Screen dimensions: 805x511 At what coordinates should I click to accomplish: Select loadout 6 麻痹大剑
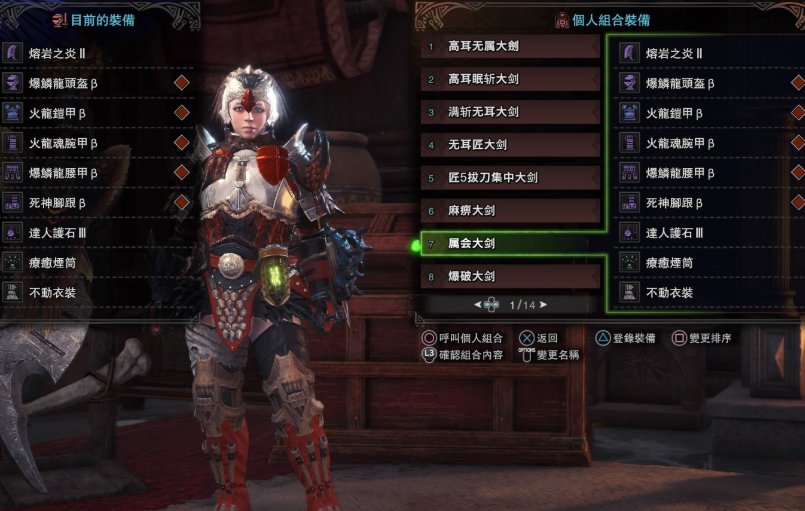tap(510, 211)
